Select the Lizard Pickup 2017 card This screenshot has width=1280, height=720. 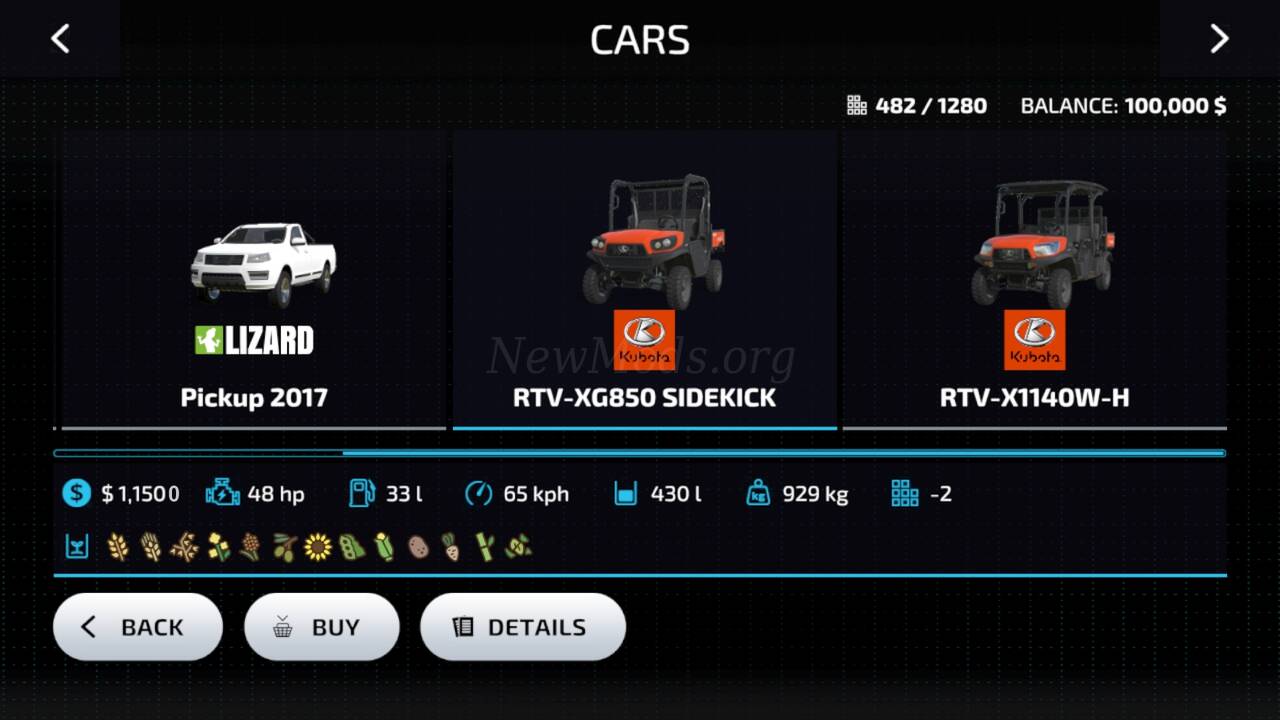[x=254, y=280]
